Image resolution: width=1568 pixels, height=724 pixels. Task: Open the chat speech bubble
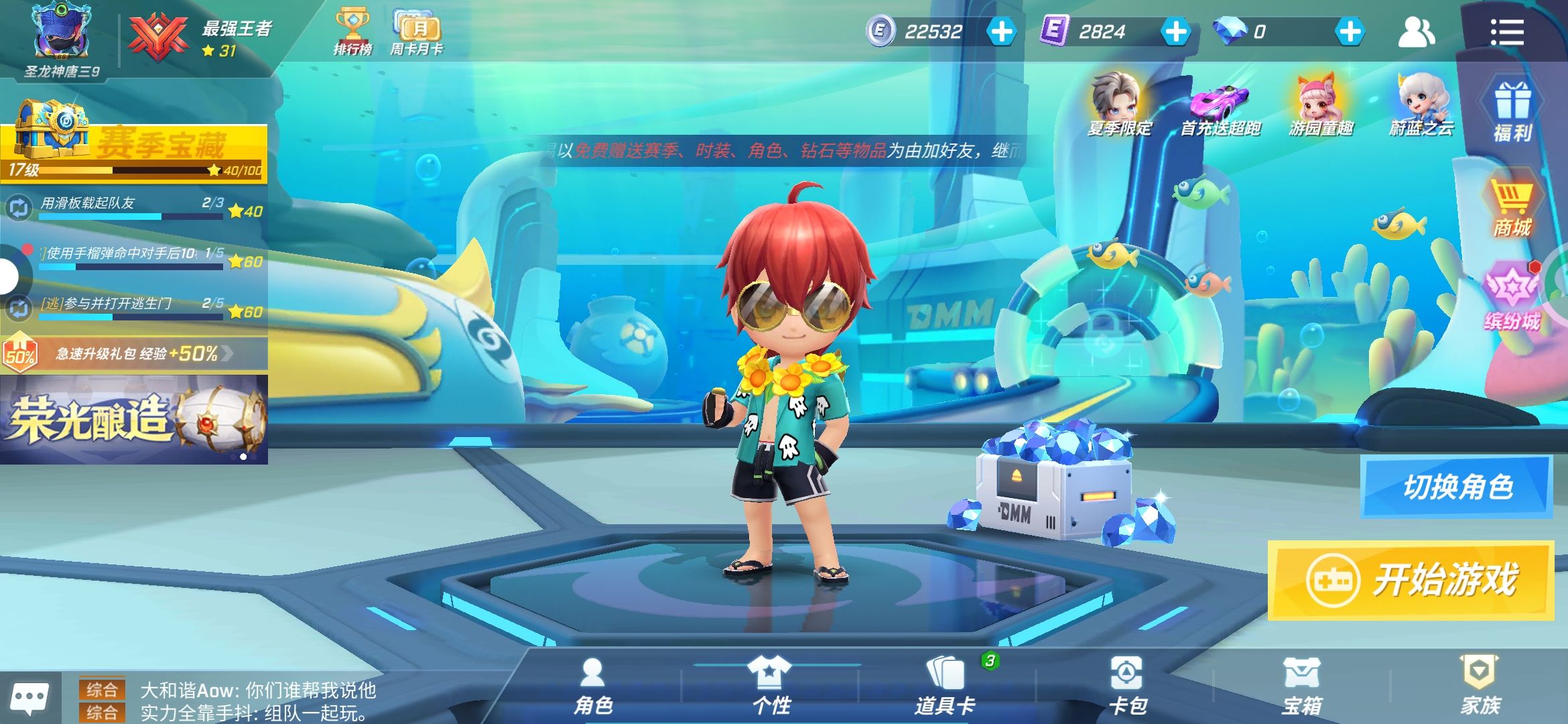[x=29, y=699]
